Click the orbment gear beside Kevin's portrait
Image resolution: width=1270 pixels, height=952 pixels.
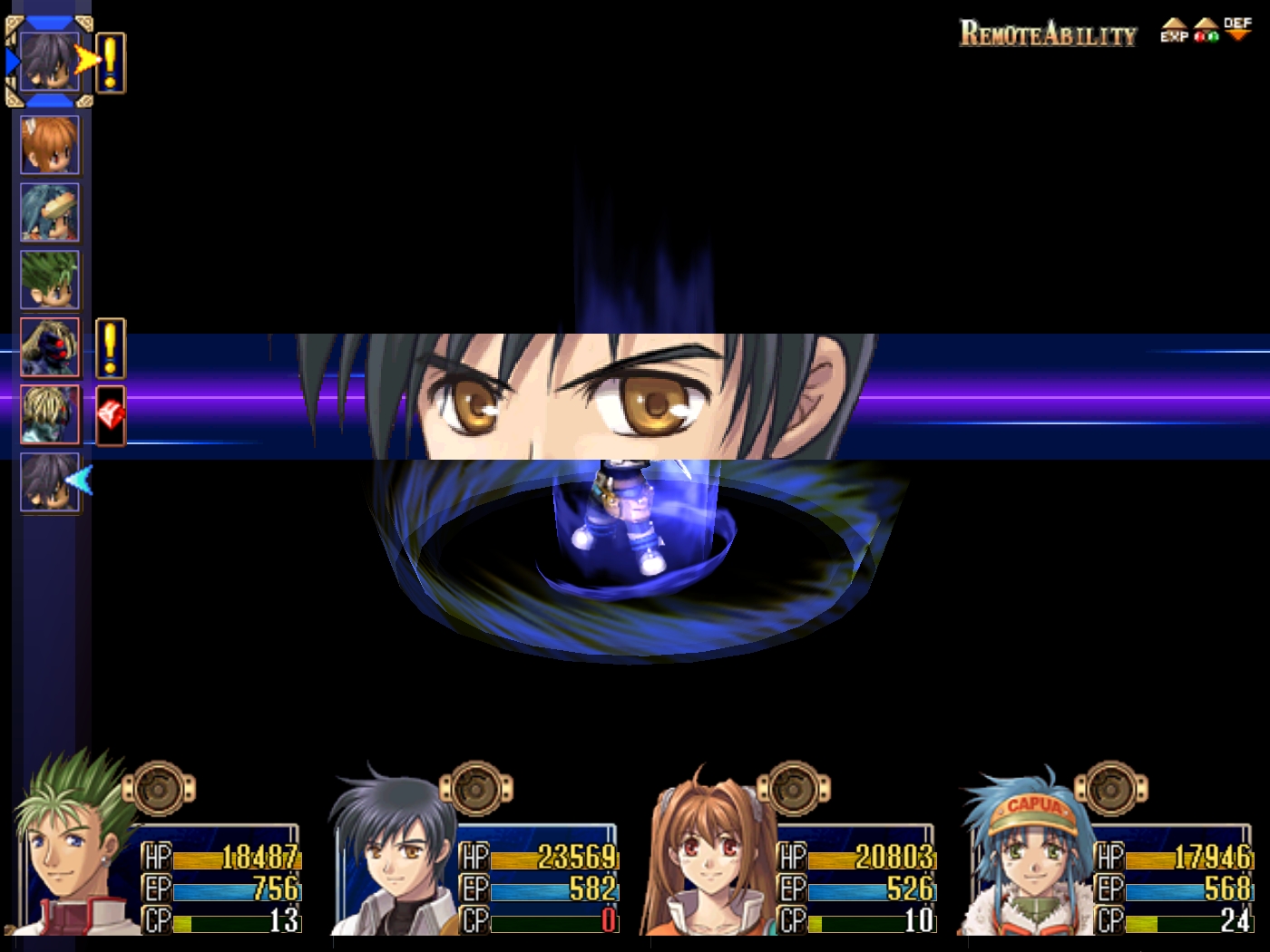click(x=159, y=789)
